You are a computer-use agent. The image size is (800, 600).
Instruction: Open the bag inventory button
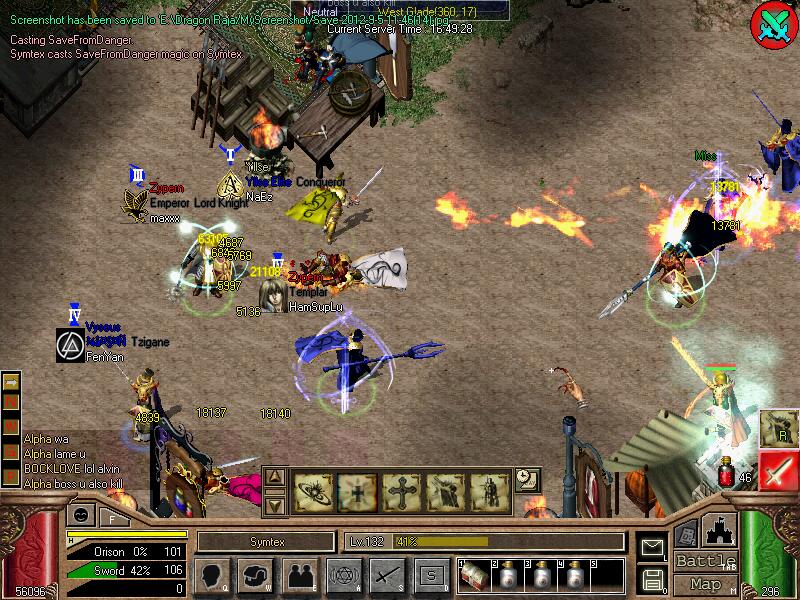[x=256, y=576]
